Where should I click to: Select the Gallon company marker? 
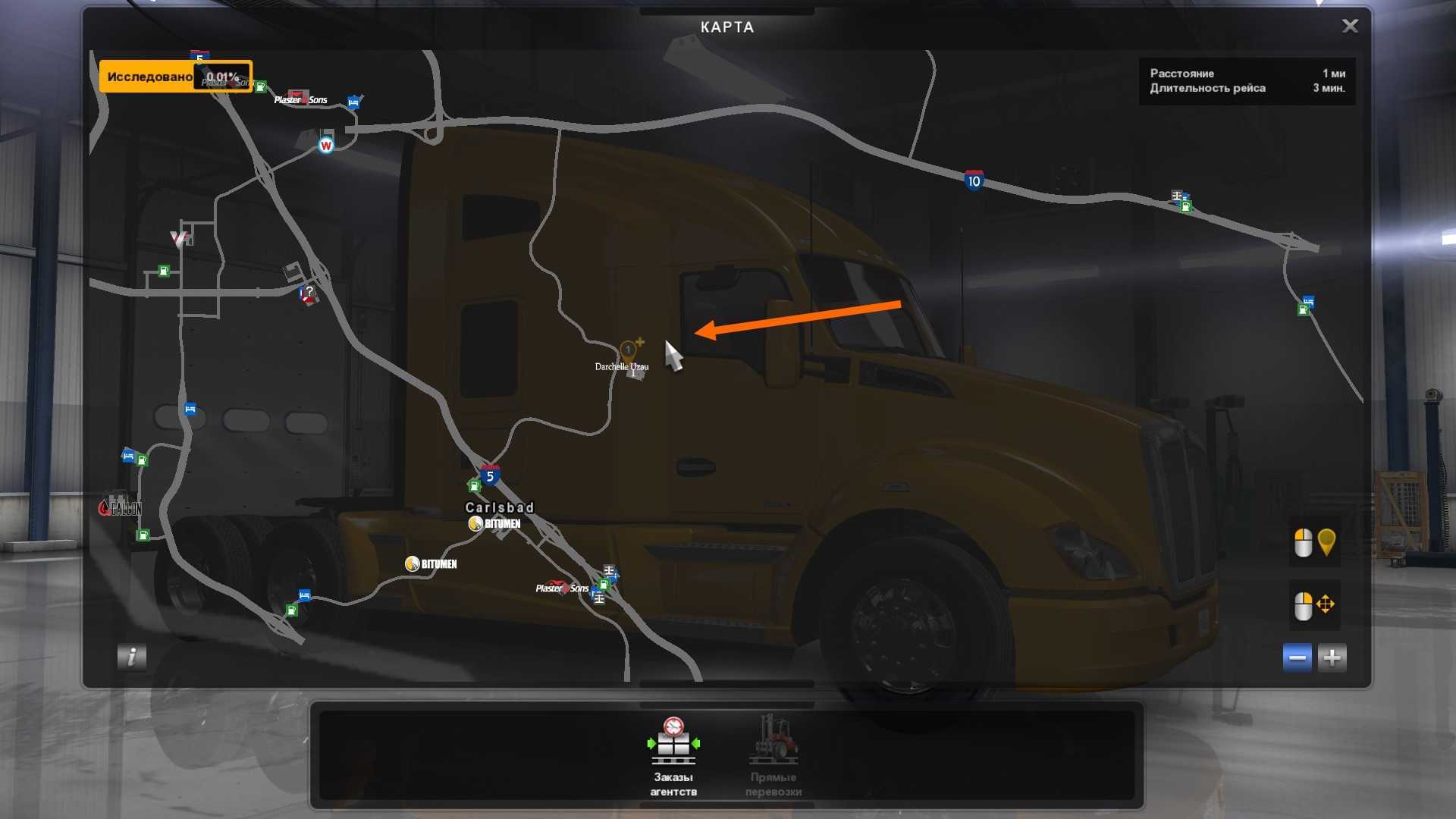(x=120, y=507)
